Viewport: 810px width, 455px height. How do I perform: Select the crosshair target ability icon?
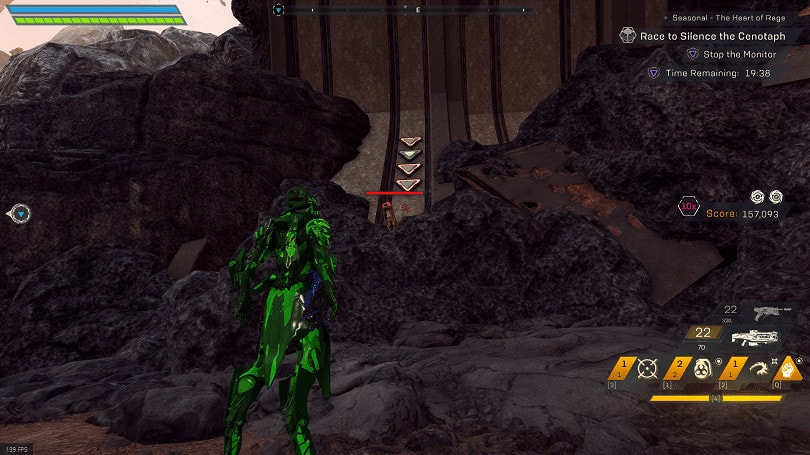(x=646, y=370)
